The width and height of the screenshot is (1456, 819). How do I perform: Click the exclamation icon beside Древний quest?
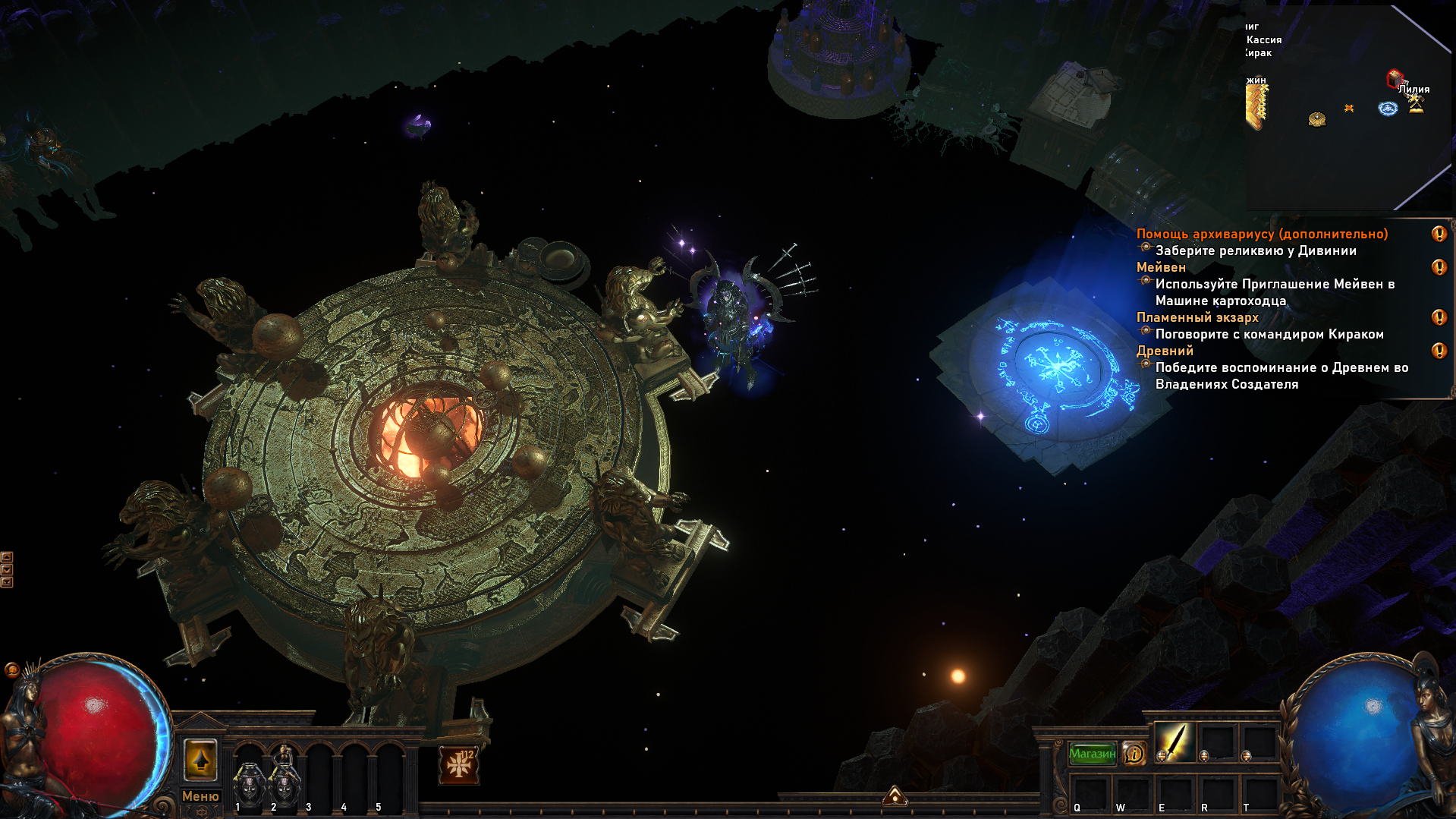coord(1439,351)
